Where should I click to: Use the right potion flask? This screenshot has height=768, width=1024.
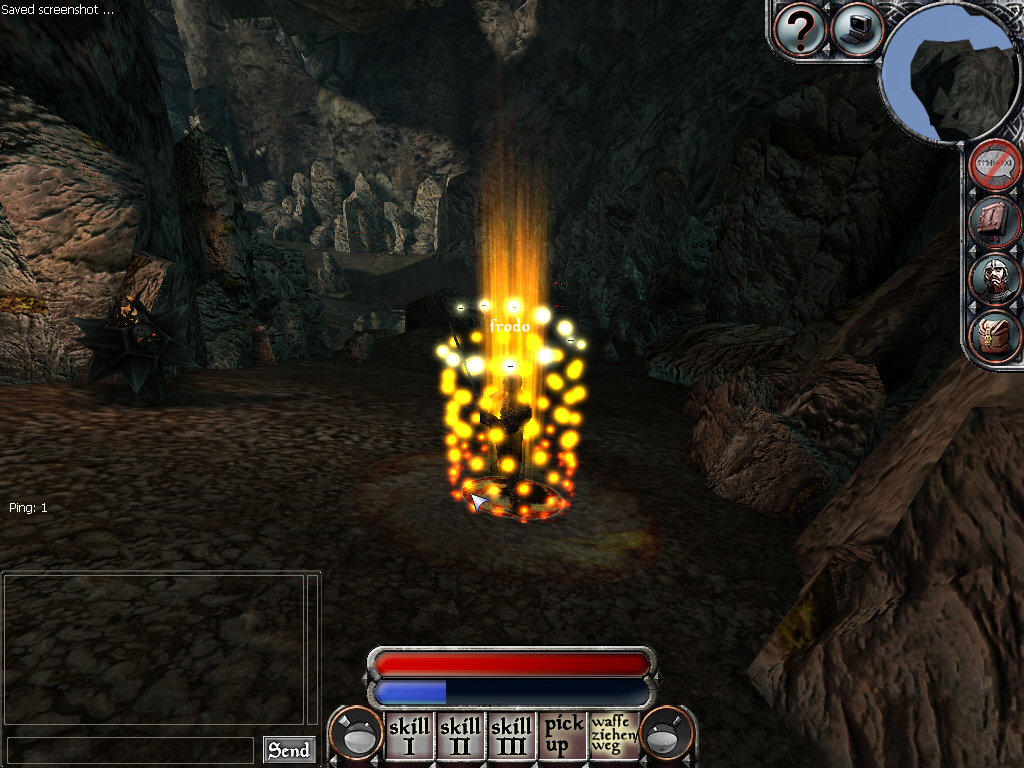point(667,735)
